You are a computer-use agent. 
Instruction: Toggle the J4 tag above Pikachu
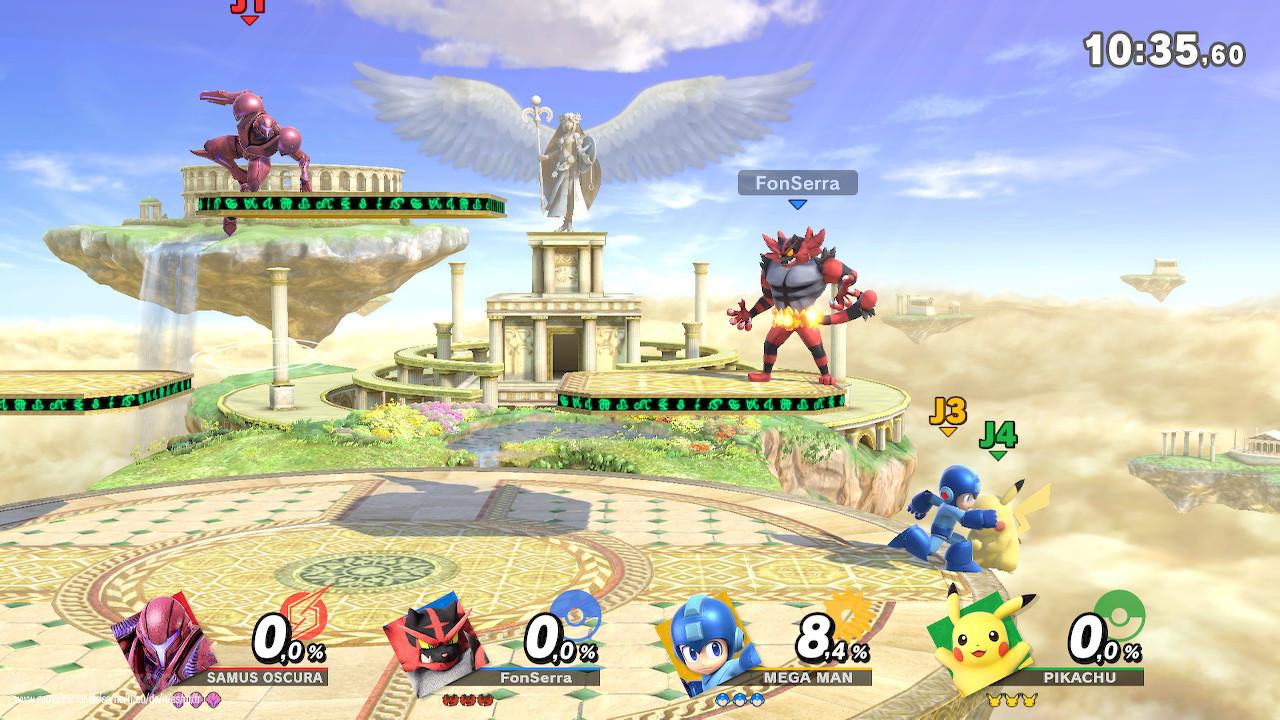(x=1001, y=434)
